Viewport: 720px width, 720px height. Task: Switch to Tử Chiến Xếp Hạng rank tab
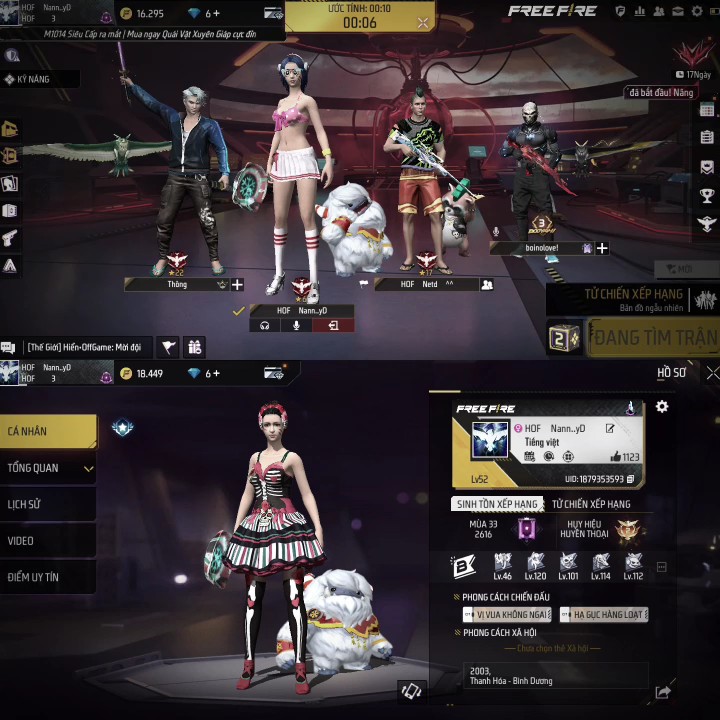tap(591, 504)
